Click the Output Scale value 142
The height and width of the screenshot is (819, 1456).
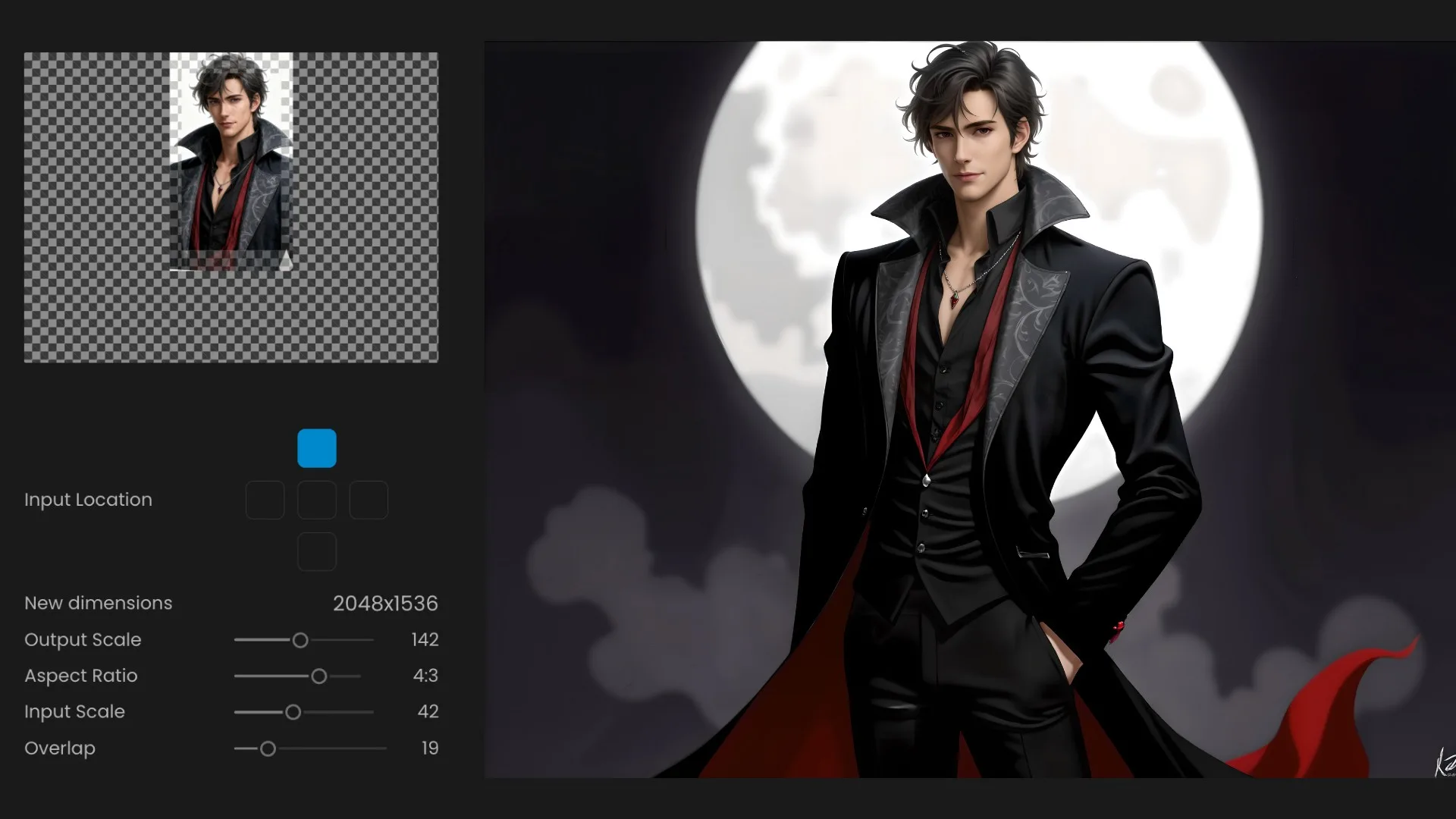tap(424, 640)
